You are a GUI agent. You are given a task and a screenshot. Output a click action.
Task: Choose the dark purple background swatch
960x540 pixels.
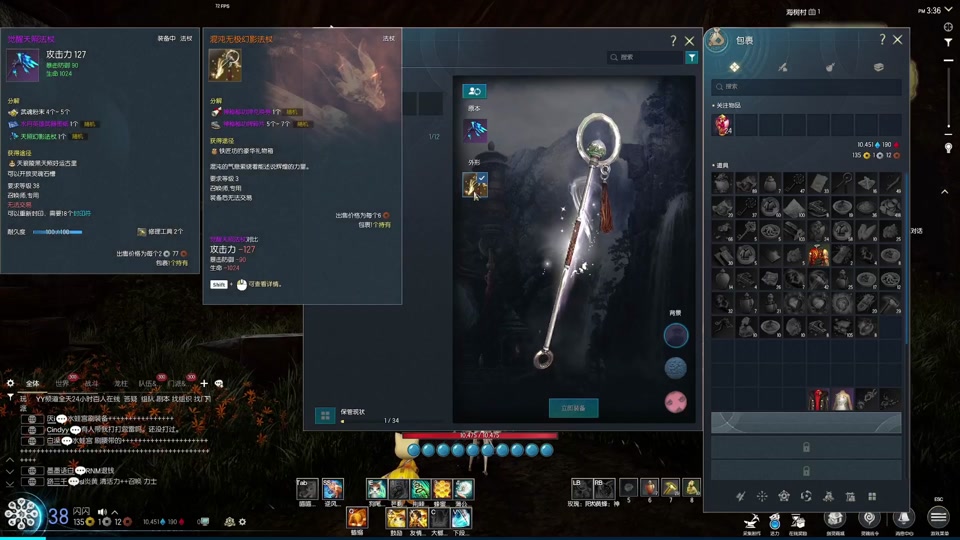point(676,335)
